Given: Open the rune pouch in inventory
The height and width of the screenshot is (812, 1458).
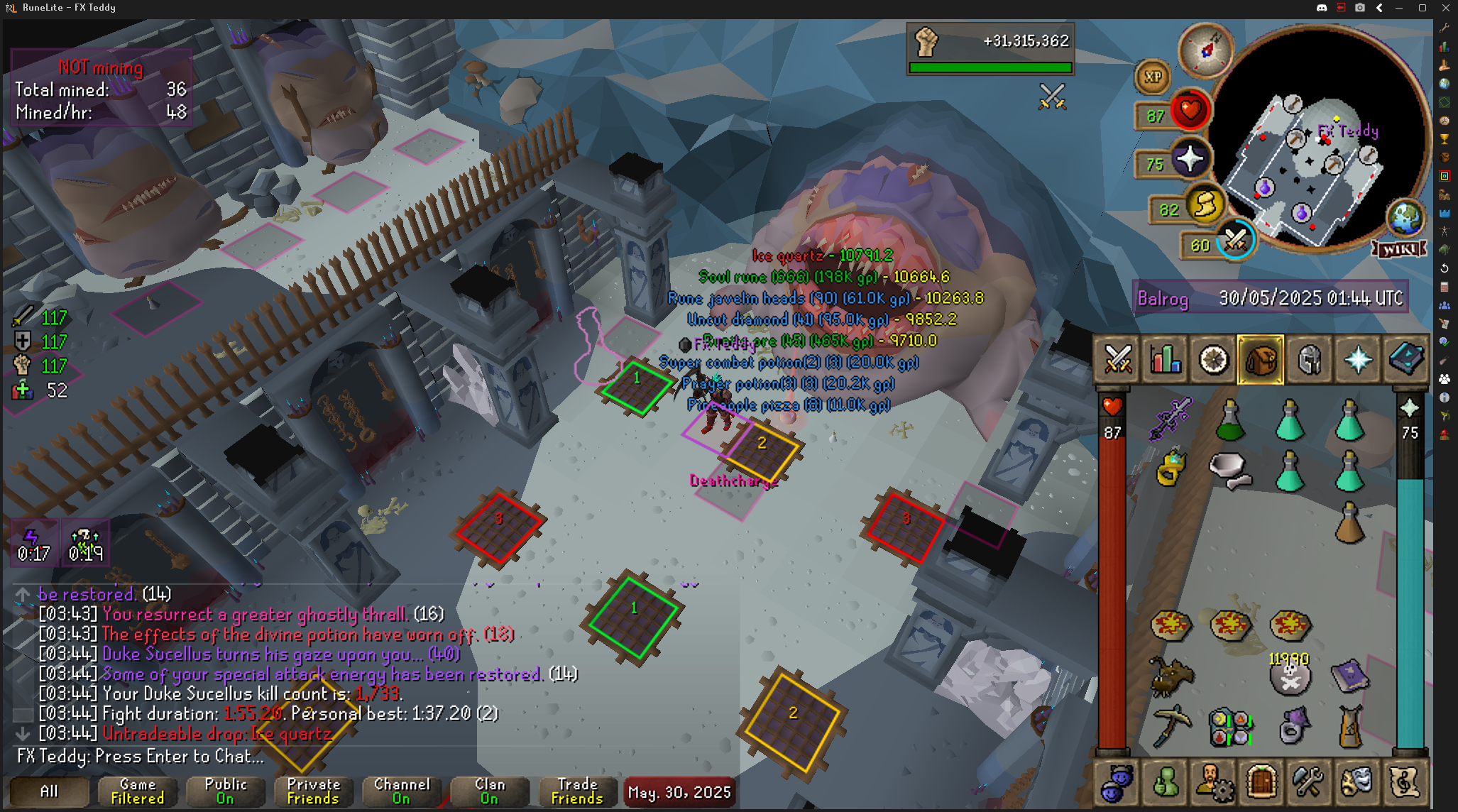Looking at the screenshot, I should click(x=1230, y=727).
